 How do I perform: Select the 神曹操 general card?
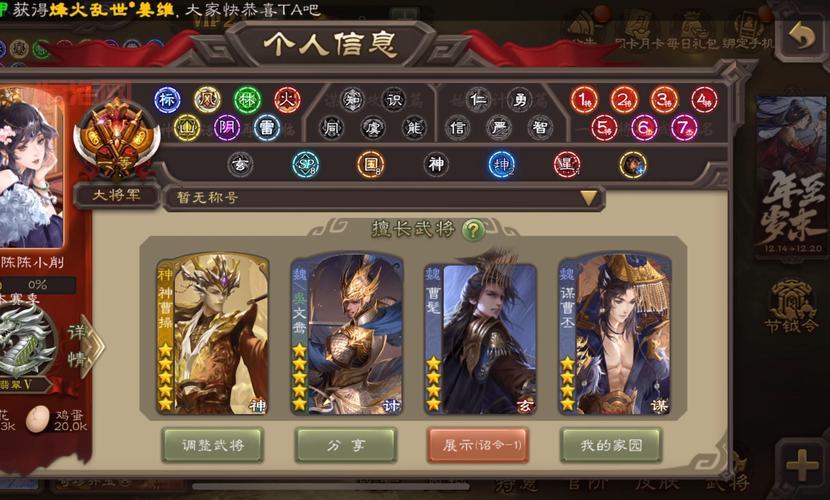(x=212, y=334)
